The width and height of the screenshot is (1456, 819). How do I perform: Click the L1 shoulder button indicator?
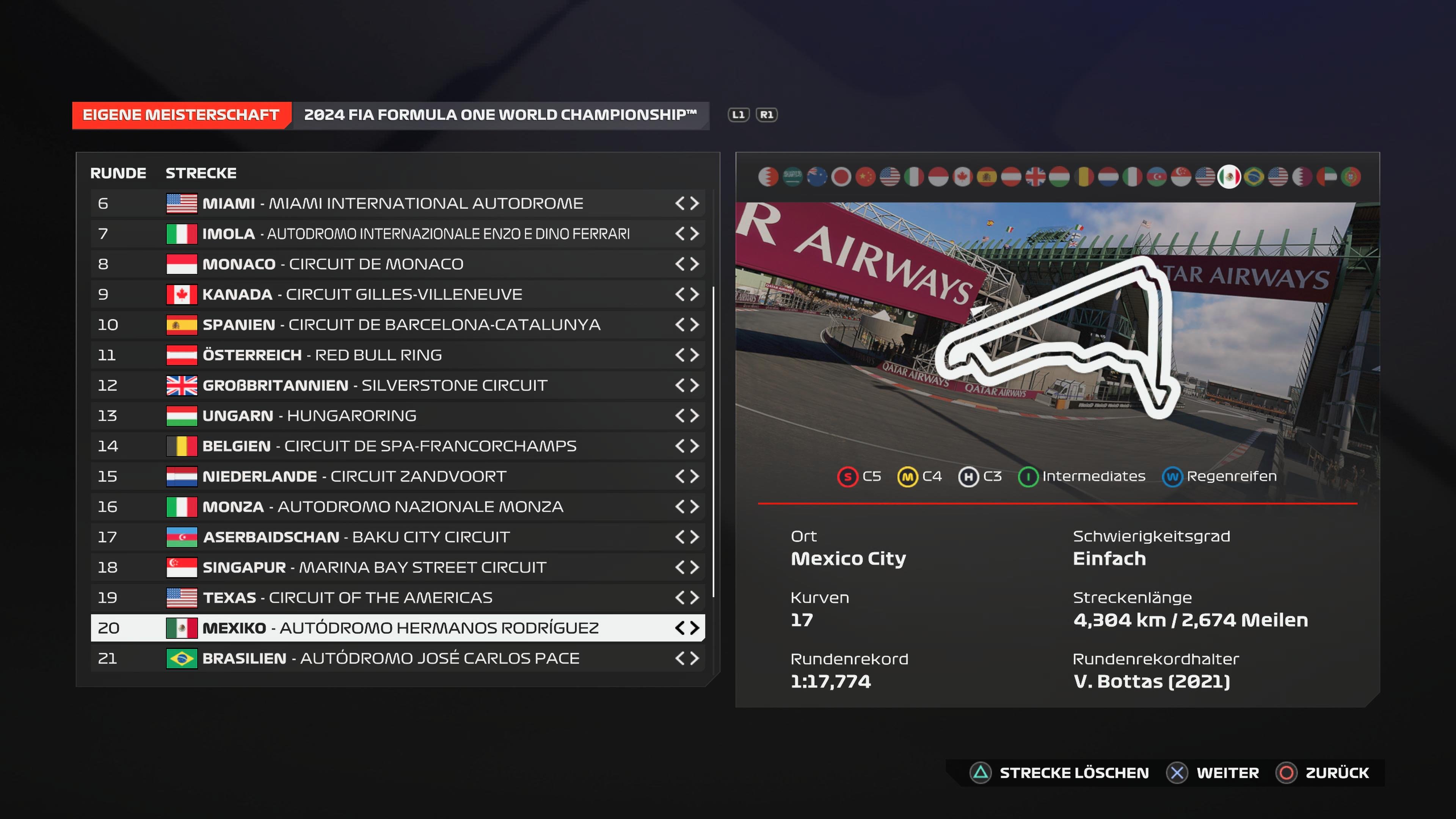tap(740, 115)
